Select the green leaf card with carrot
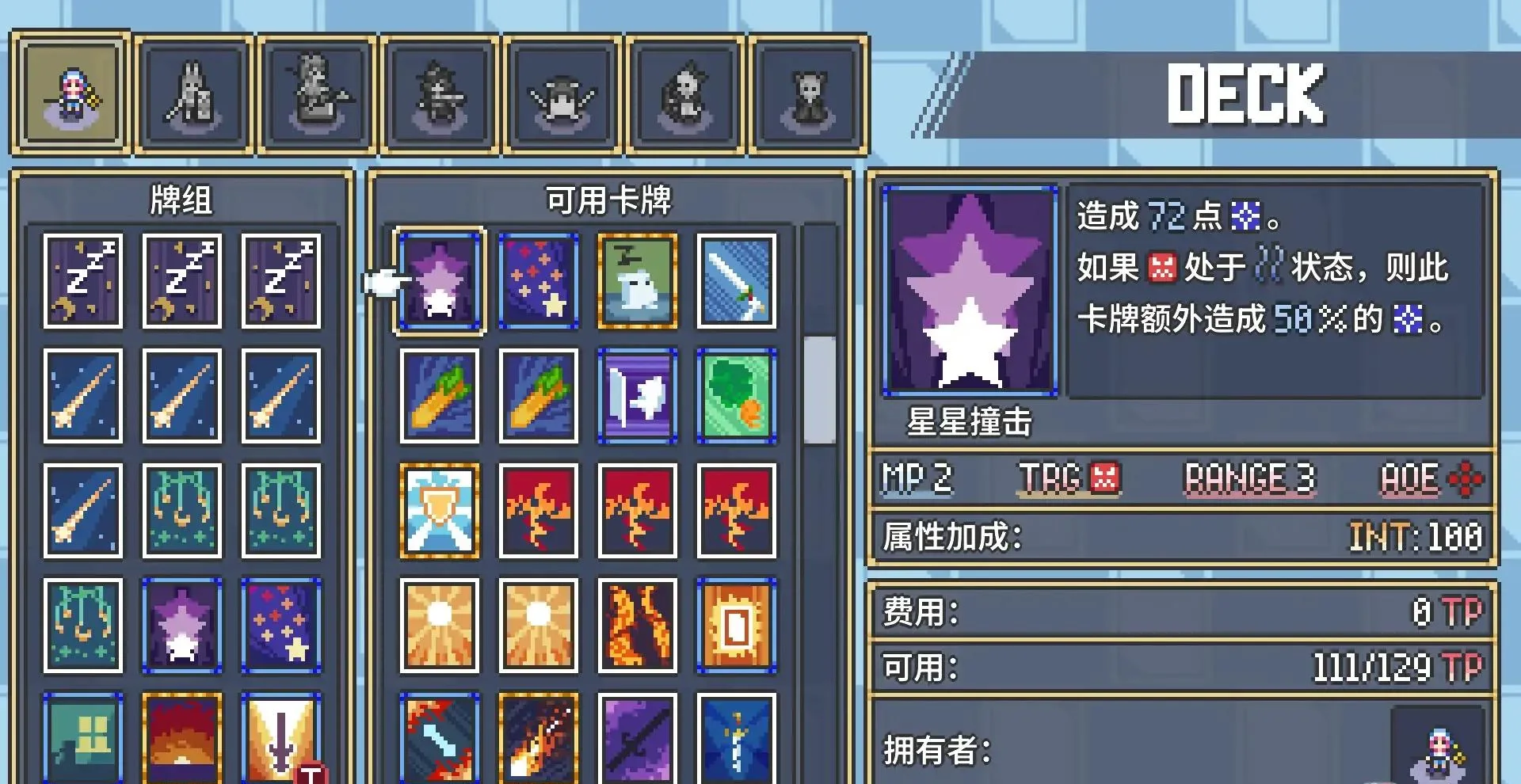The width and height of the screenshot is (1521, 784). pyautogui.click(x=735, y=396)
